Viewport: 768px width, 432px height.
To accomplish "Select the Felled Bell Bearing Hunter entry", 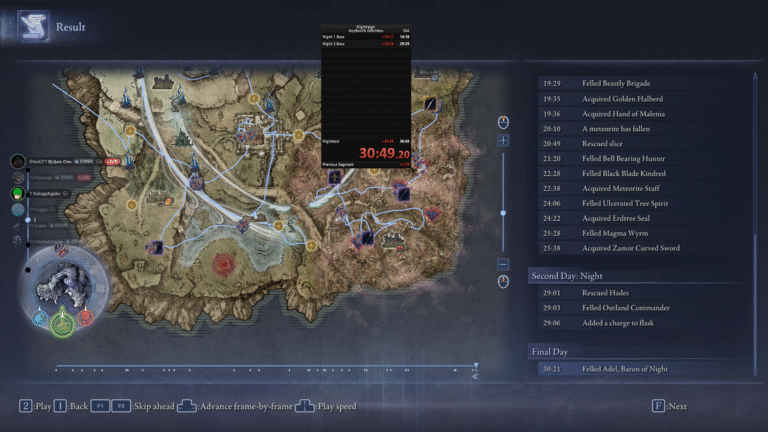I will pos(630,159).
